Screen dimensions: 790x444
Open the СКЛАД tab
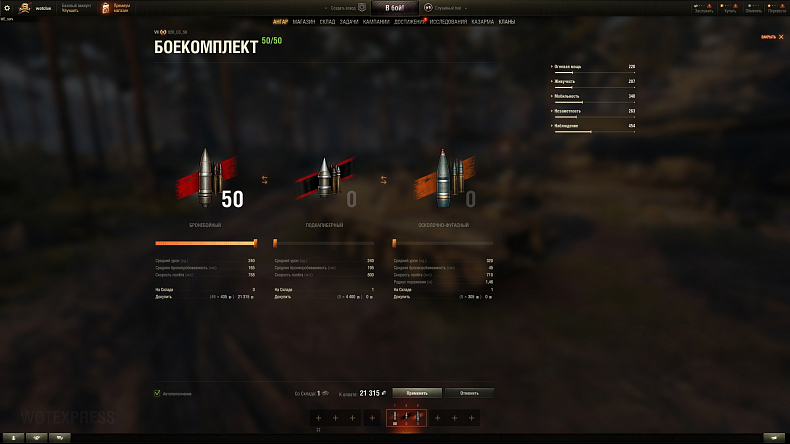(327, 21)
